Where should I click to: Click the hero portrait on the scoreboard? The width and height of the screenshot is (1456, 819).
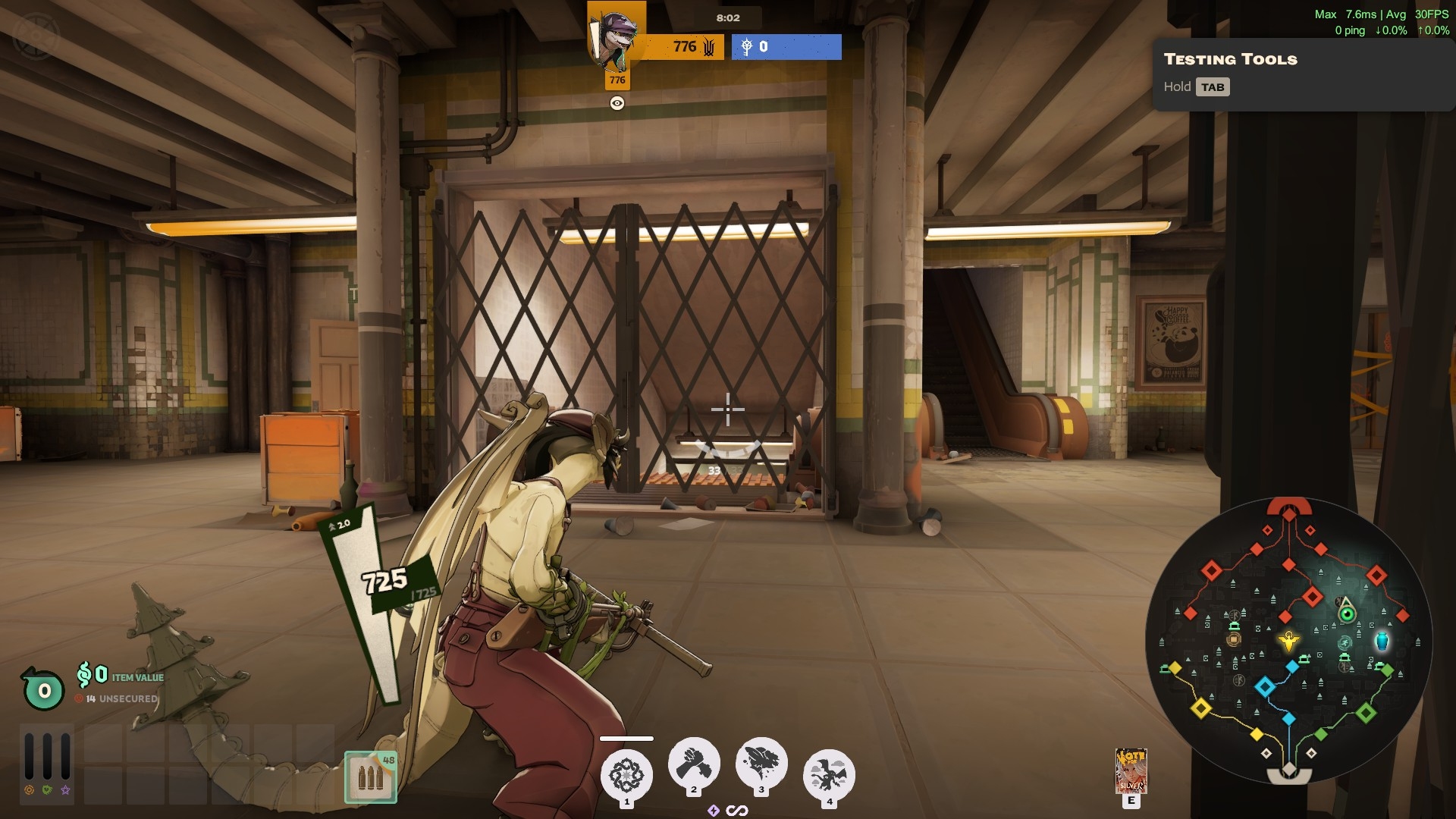(x=617, y=36)
